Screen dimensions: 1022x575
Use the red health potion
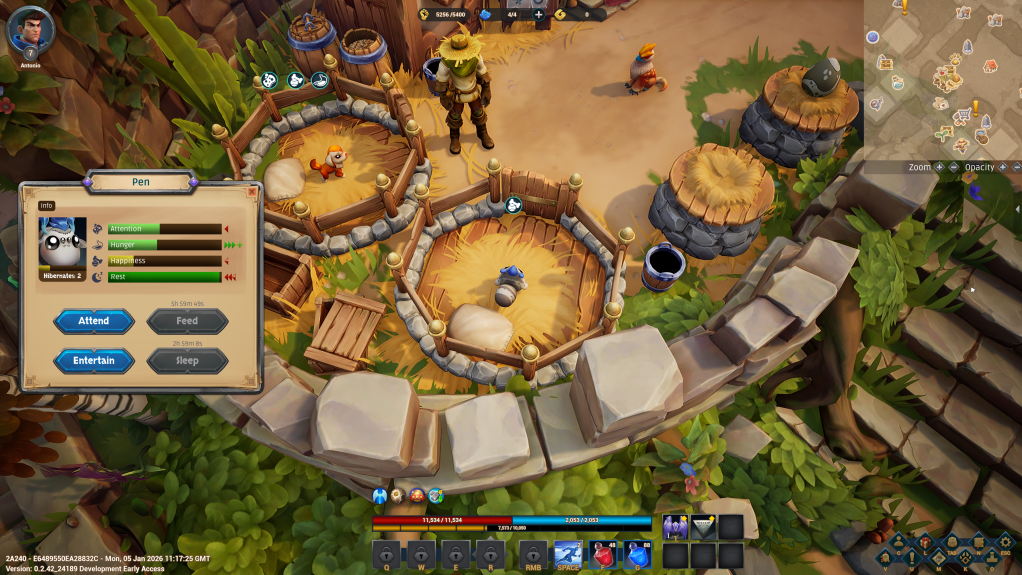point(601,555)
